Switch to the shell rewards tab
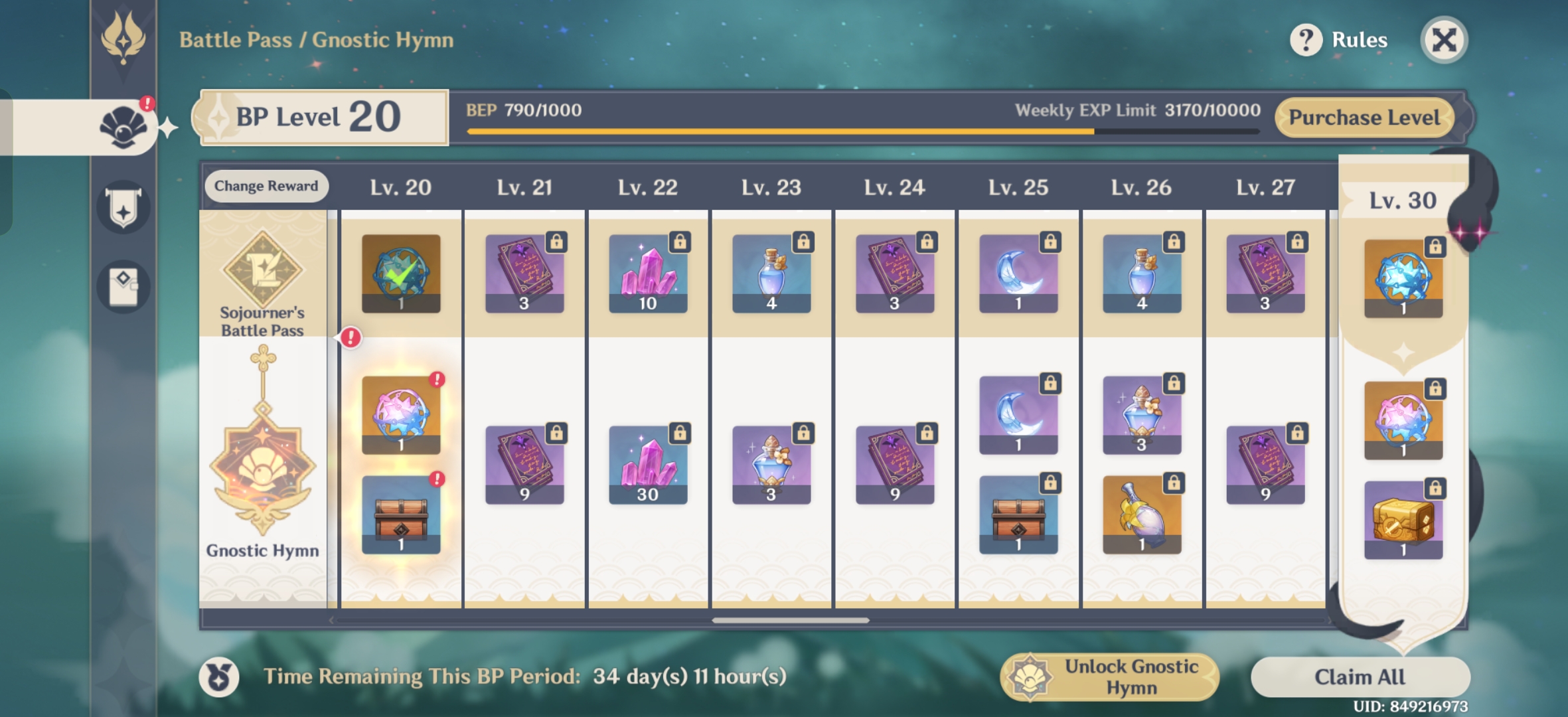 pos(123,127)
